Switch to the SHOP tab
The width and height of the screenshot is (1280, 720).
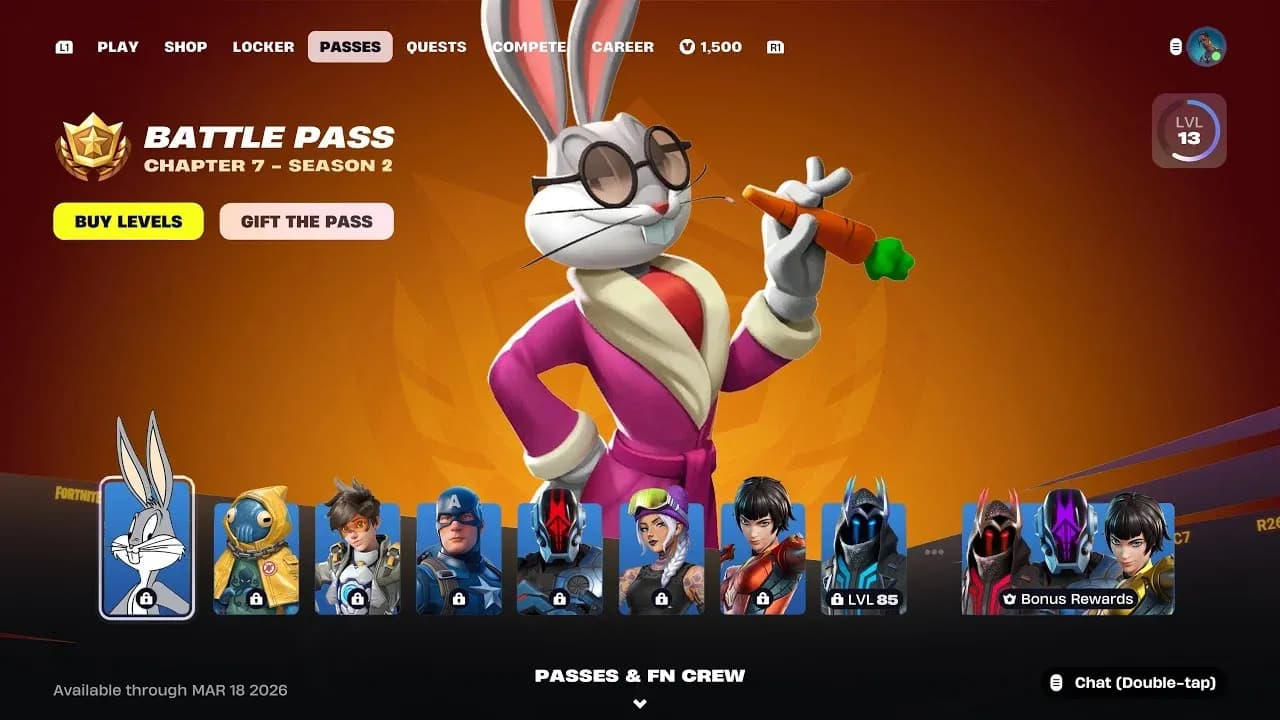(185, 46)
